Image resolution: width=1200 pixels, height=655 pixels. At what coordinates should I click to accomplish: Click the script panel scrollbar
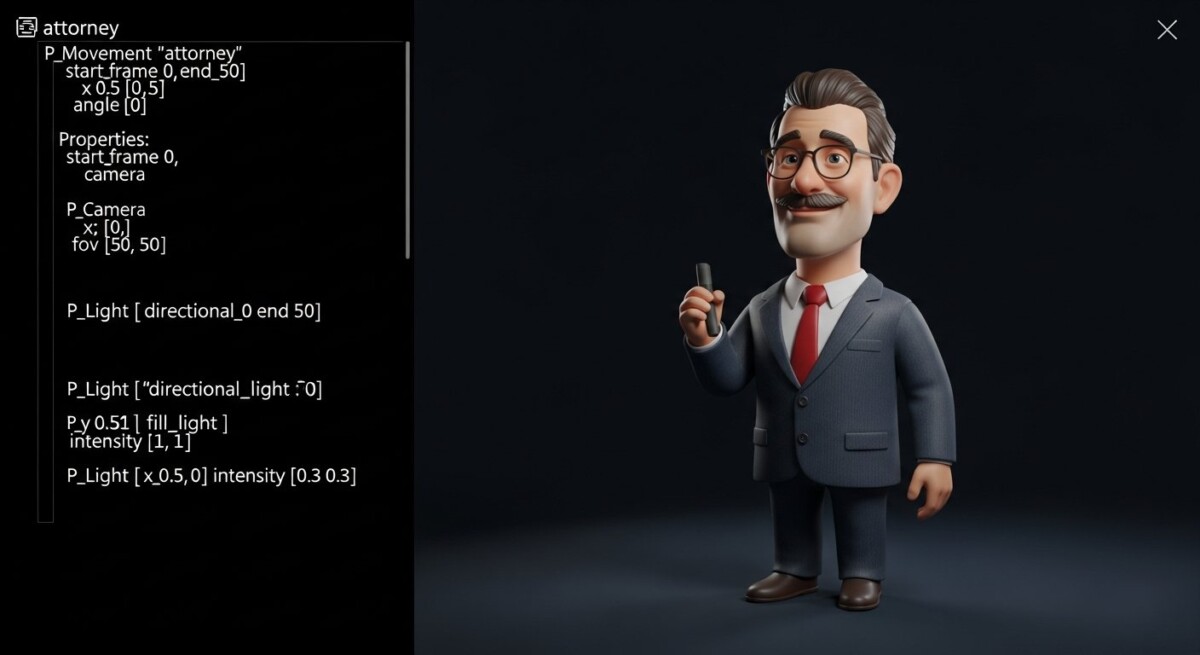pyautogui.click(x=408, y=150)
